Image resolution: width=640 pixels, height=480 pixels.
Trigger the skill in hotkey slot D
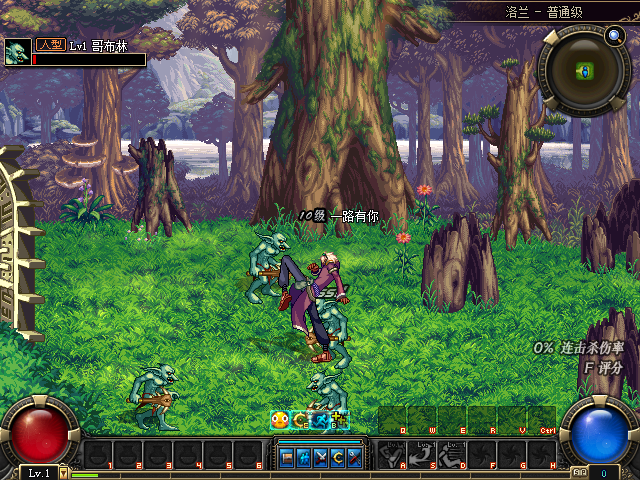click(x=452, y=456)
